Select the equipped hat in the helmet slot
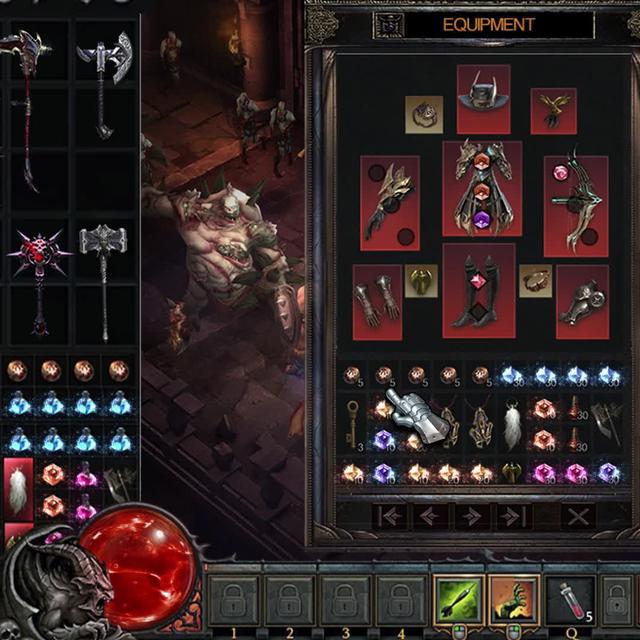This screenshot has height=640, width=640. point(483,98)
